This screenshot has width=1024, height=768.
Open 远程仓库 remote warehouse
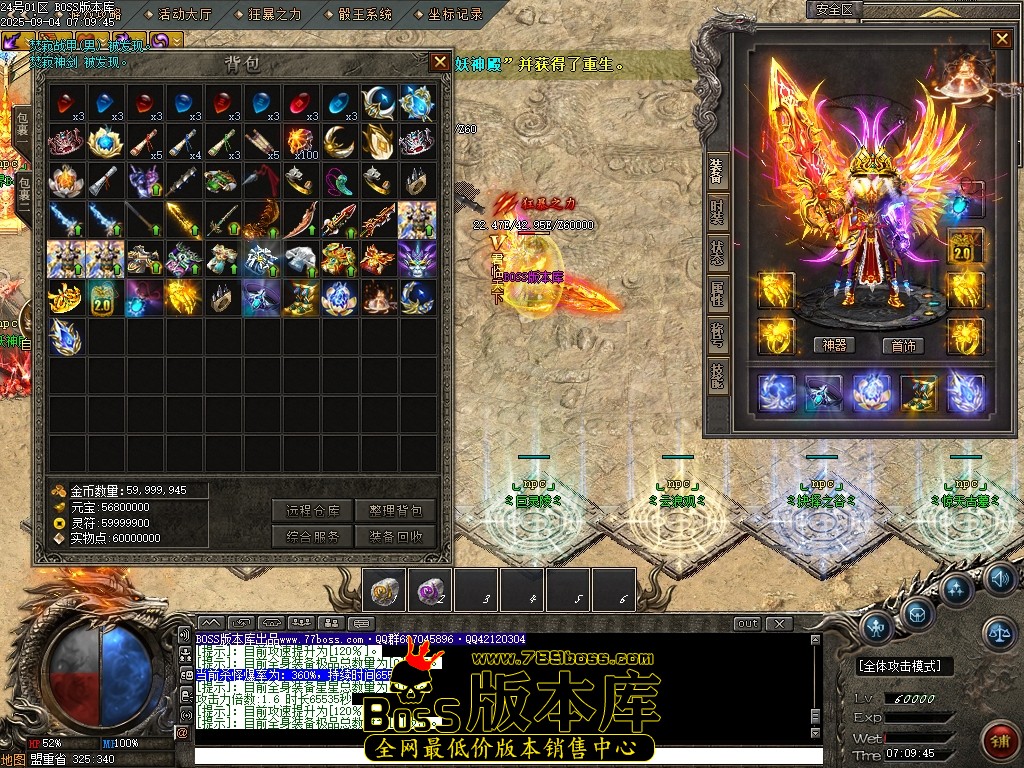[313, 511]
